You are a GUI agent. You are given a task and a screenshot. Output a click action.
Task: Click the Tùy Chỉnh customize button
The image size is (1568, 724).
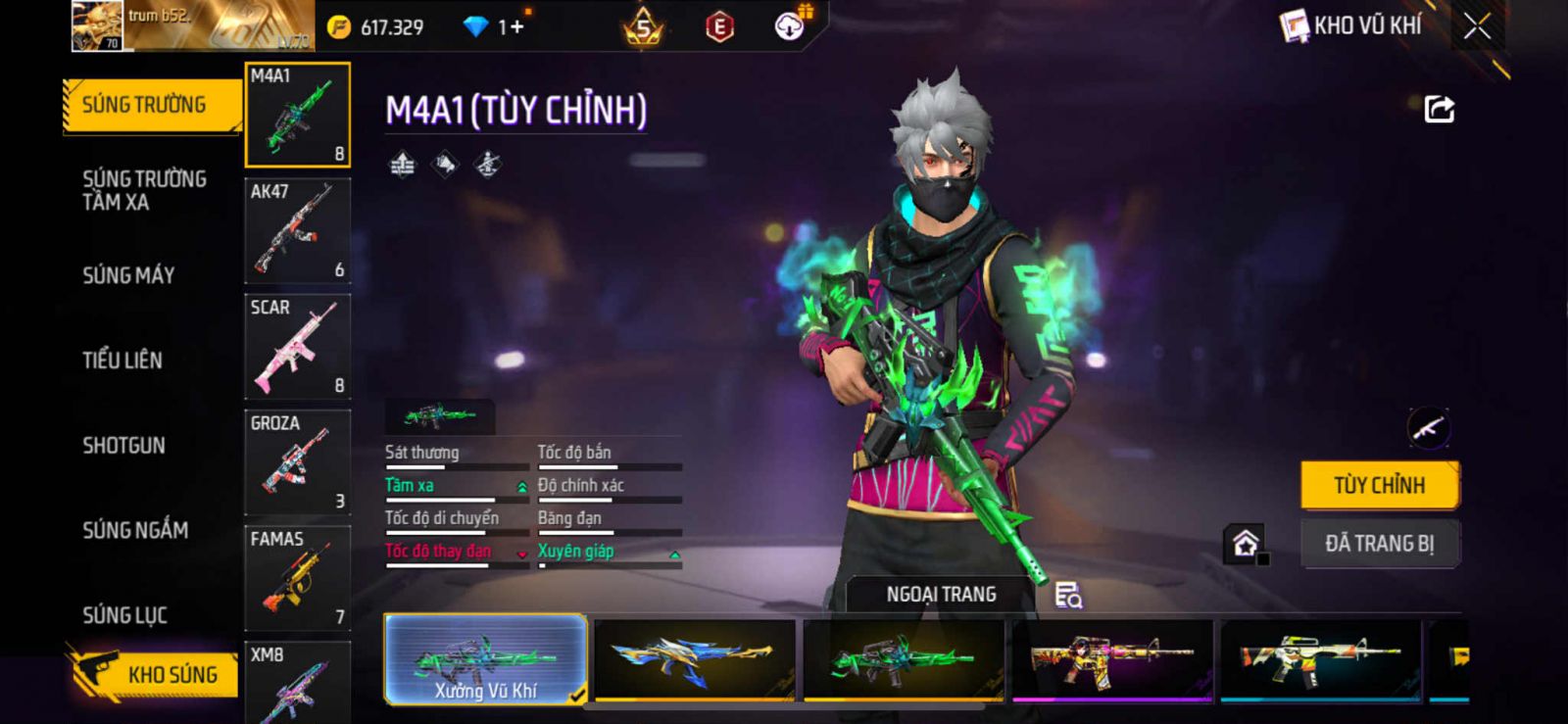tap(1379, 485)
